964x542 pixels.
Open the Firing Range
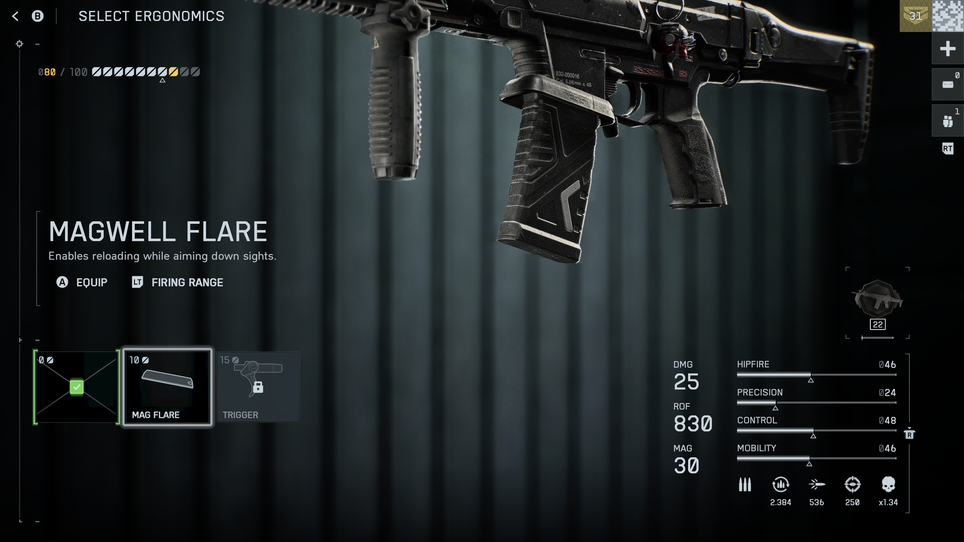pos(177,283)
